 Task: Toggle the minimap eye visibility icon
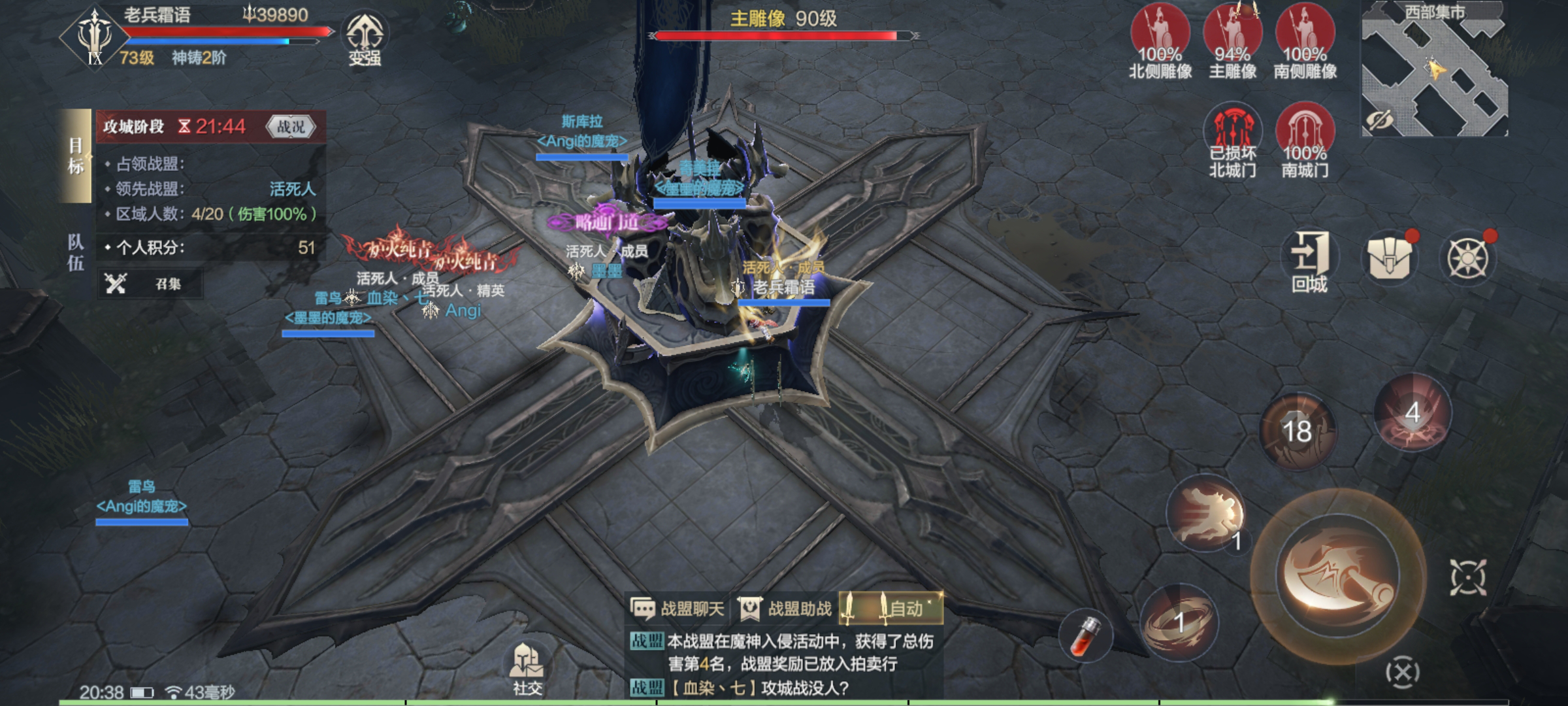[x=1379, y=120]
